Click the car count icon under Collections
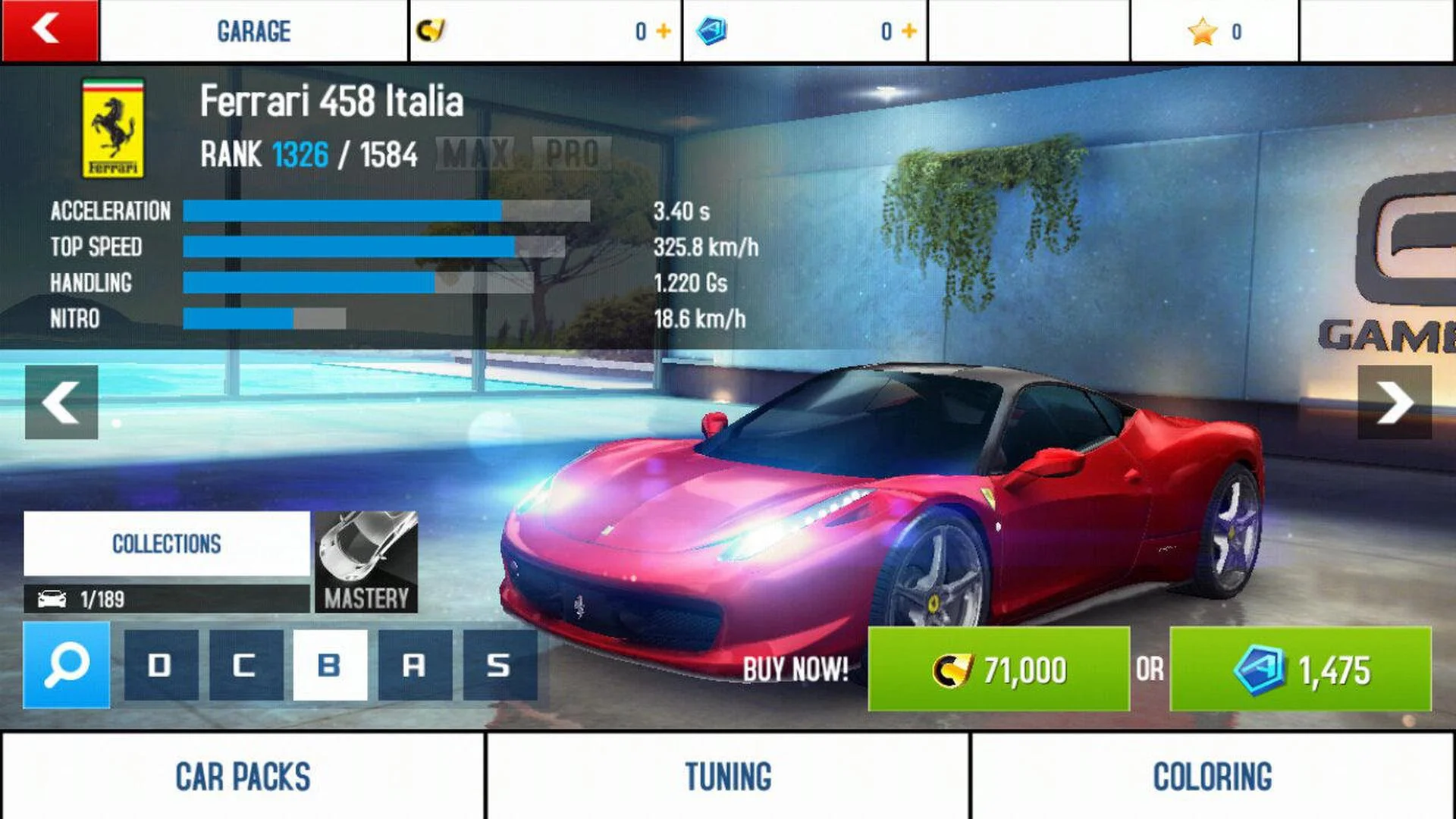The width and height of the screenshot is (1456, 819). pyautogui.click(x=53, y=599)
